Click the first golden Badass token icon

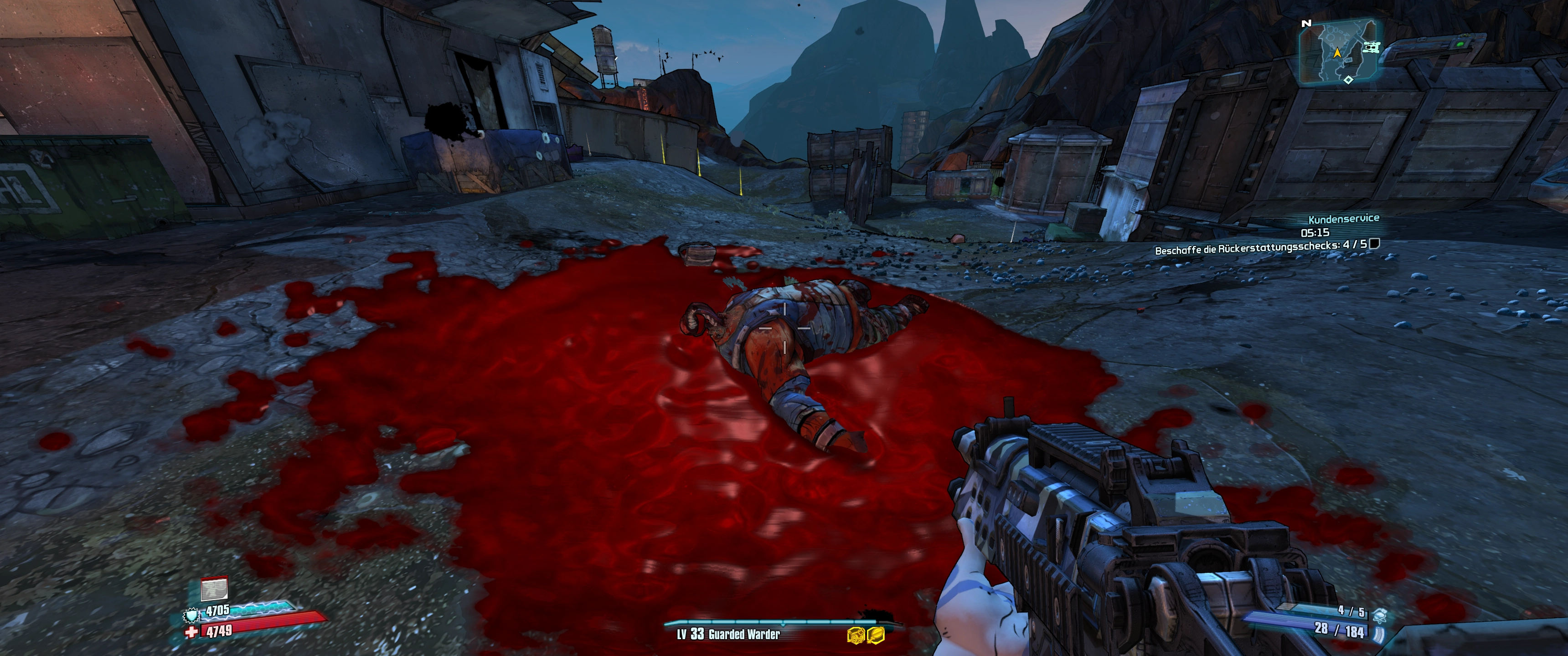(855, 635)
